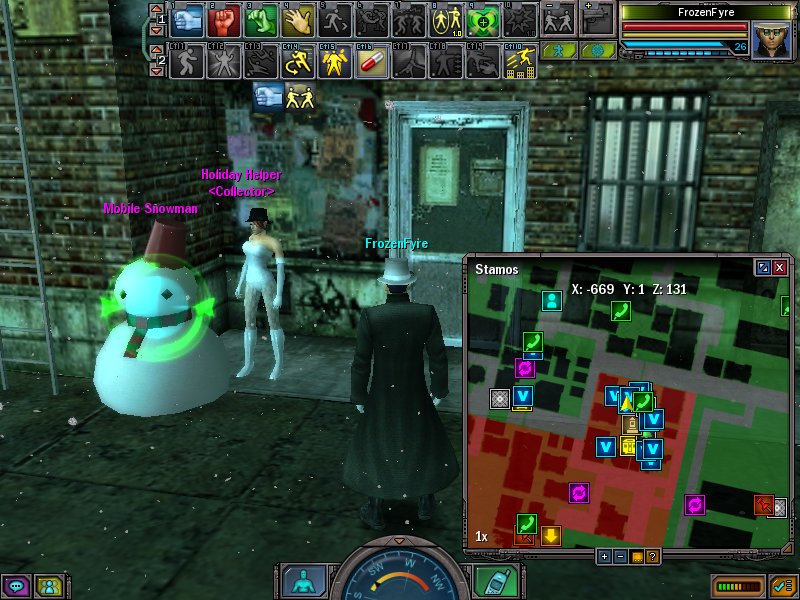
Task: Zoom in the map with plus button
Action: tap(604, 556)
